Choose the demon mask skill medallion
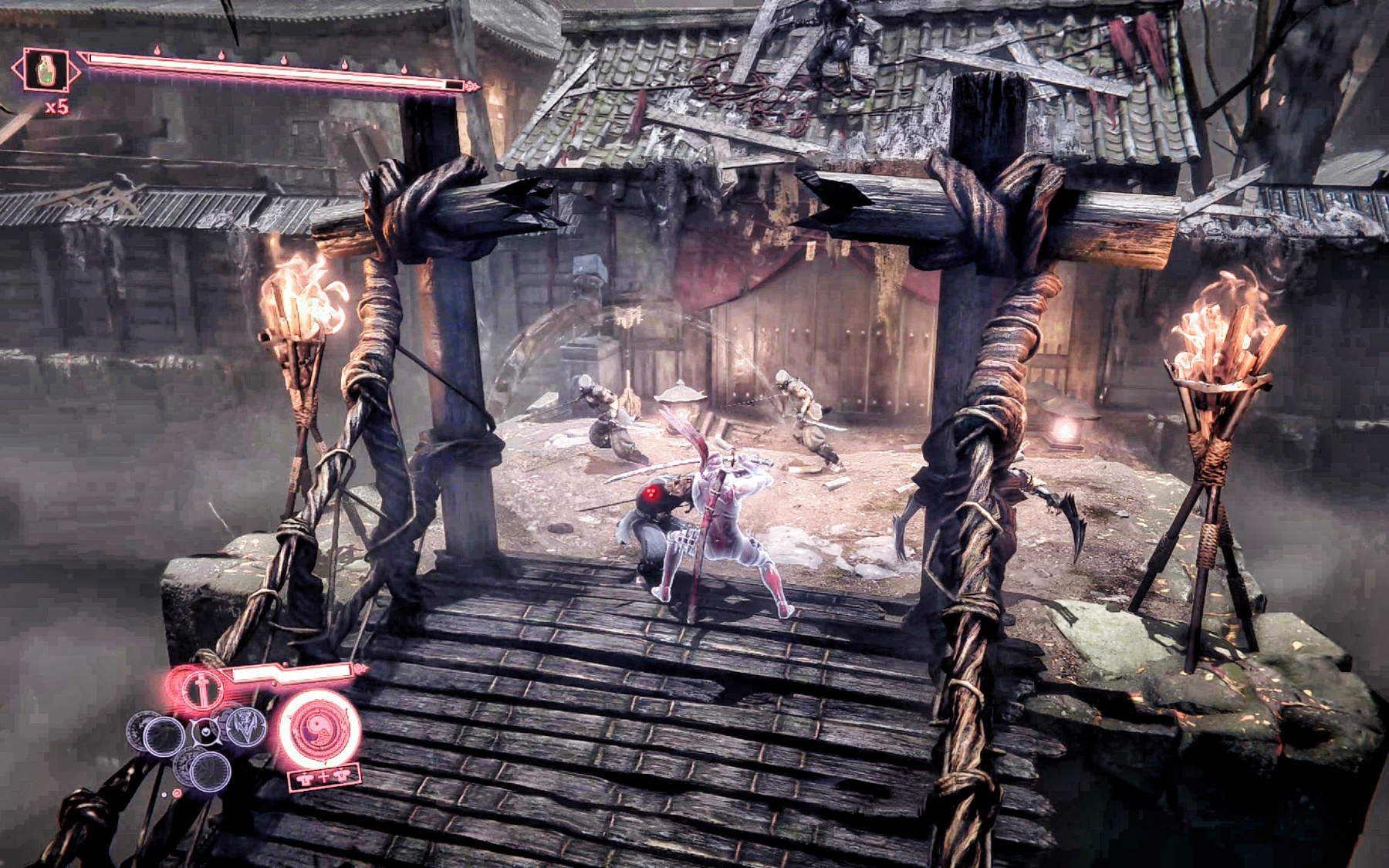 [246, 727]
